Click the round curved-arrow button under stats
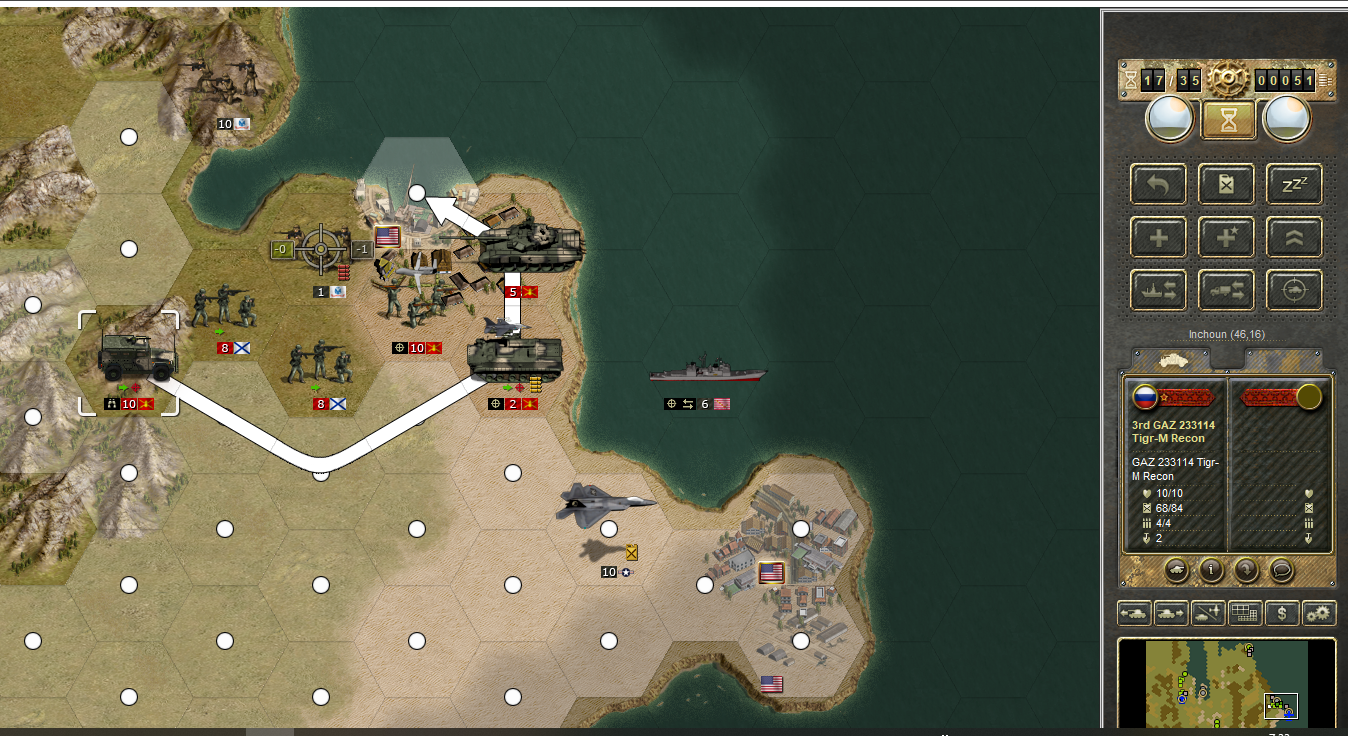 [1246, 570]
